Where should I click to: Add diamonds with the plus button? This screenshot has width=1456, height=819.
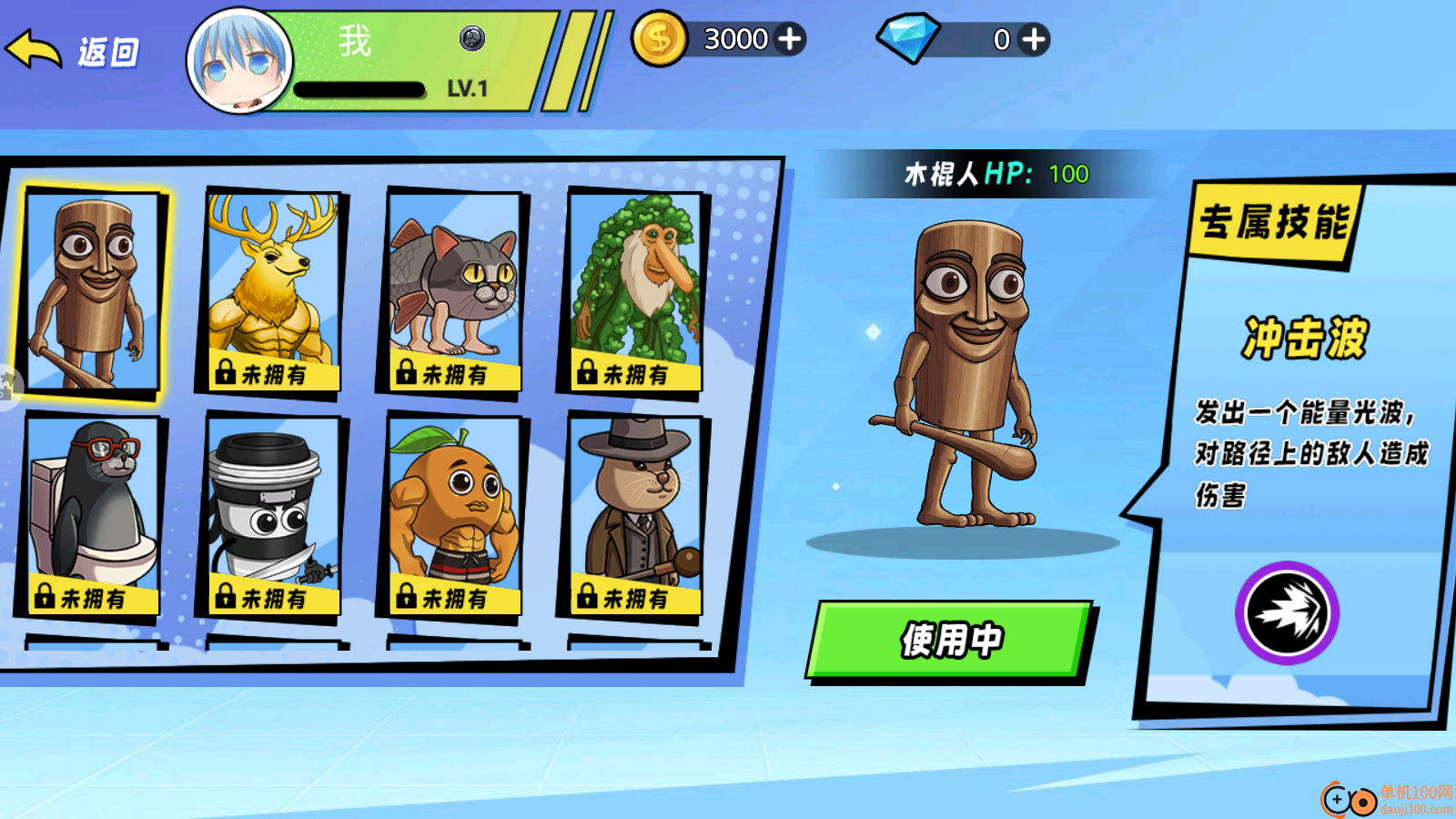[1033, 39]
